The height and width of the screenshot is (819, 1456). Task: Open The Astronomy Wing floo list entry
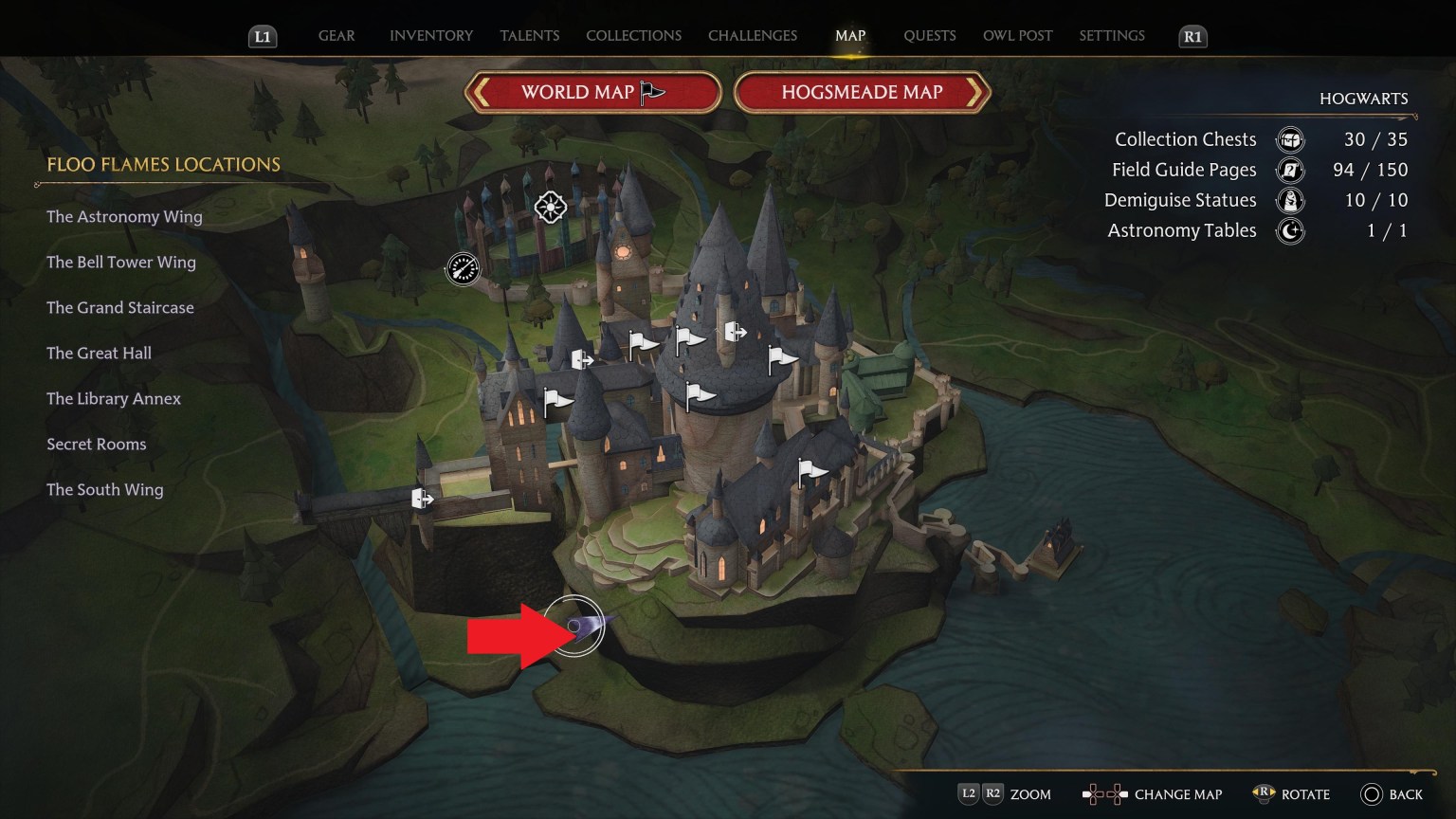point(124,216)
